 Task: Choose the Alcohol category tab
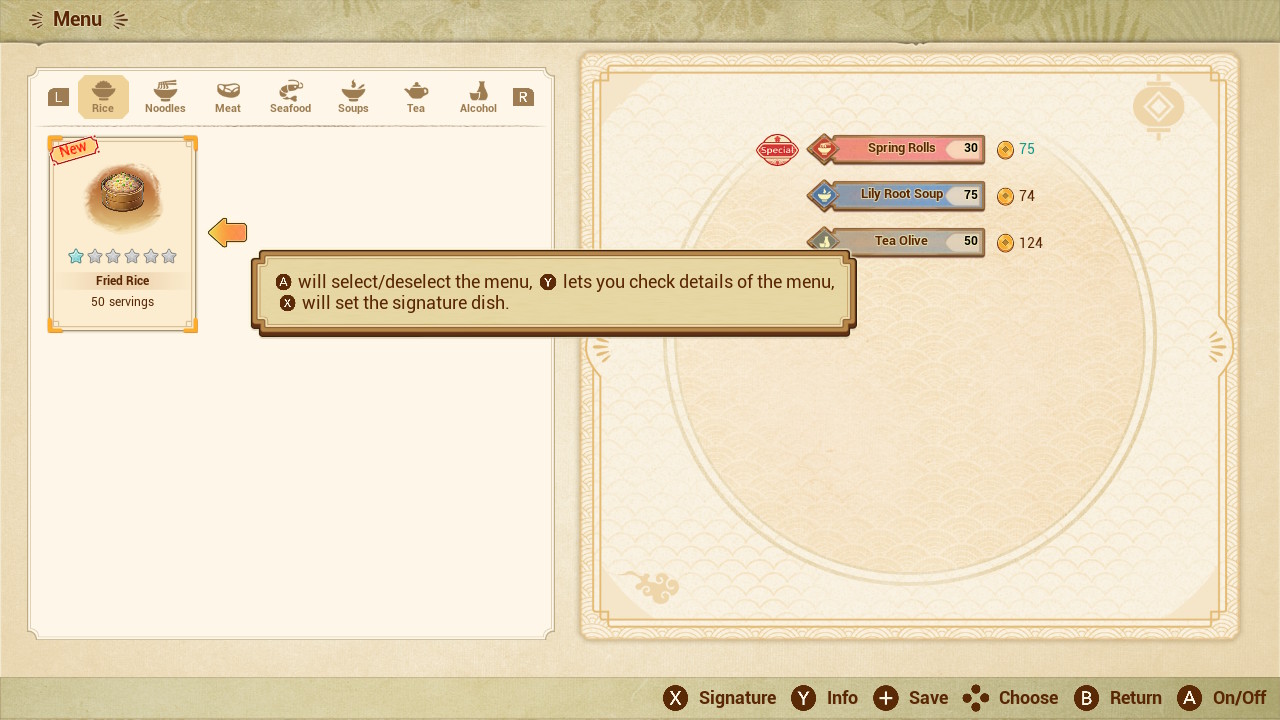coord(478,97)
